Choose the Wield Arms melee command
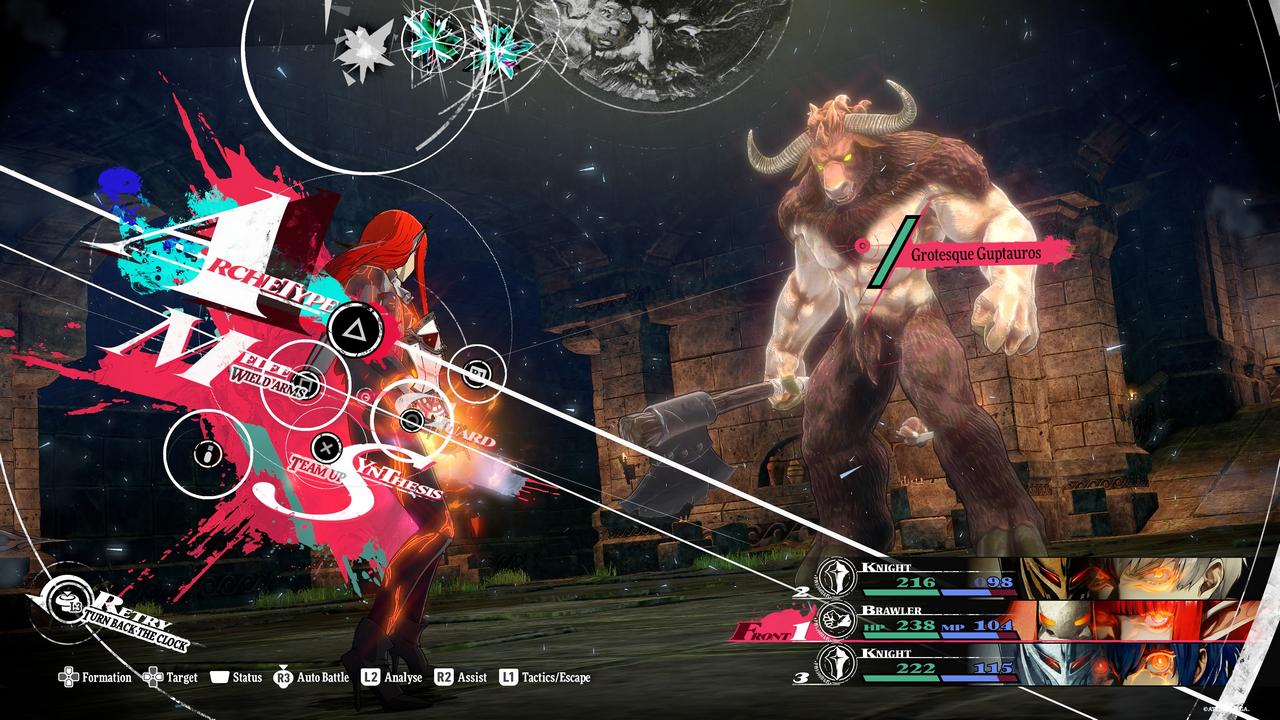The height and width of the screenshot is (720, 1280). (306, 381)
